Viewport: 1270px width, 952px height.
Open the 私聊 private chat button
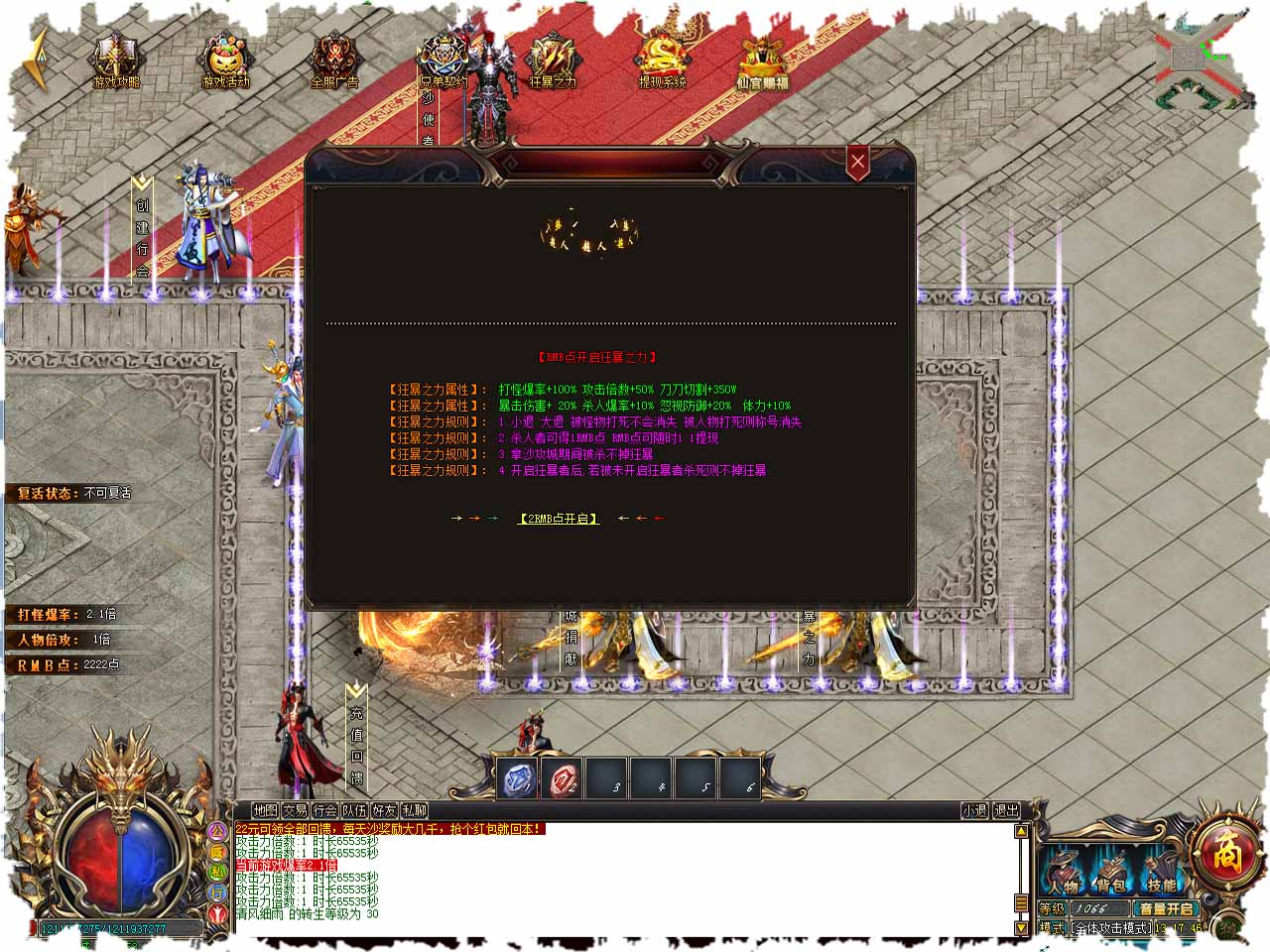(414, 811)
